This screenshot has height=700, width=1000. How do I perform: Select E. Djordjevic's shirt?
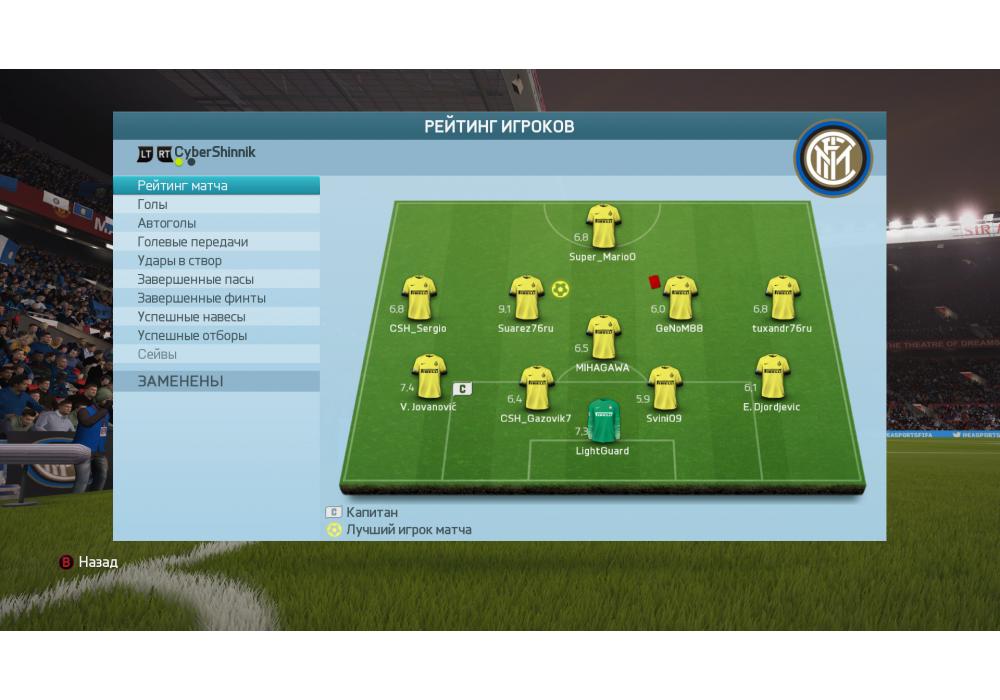tap(772, 377)
